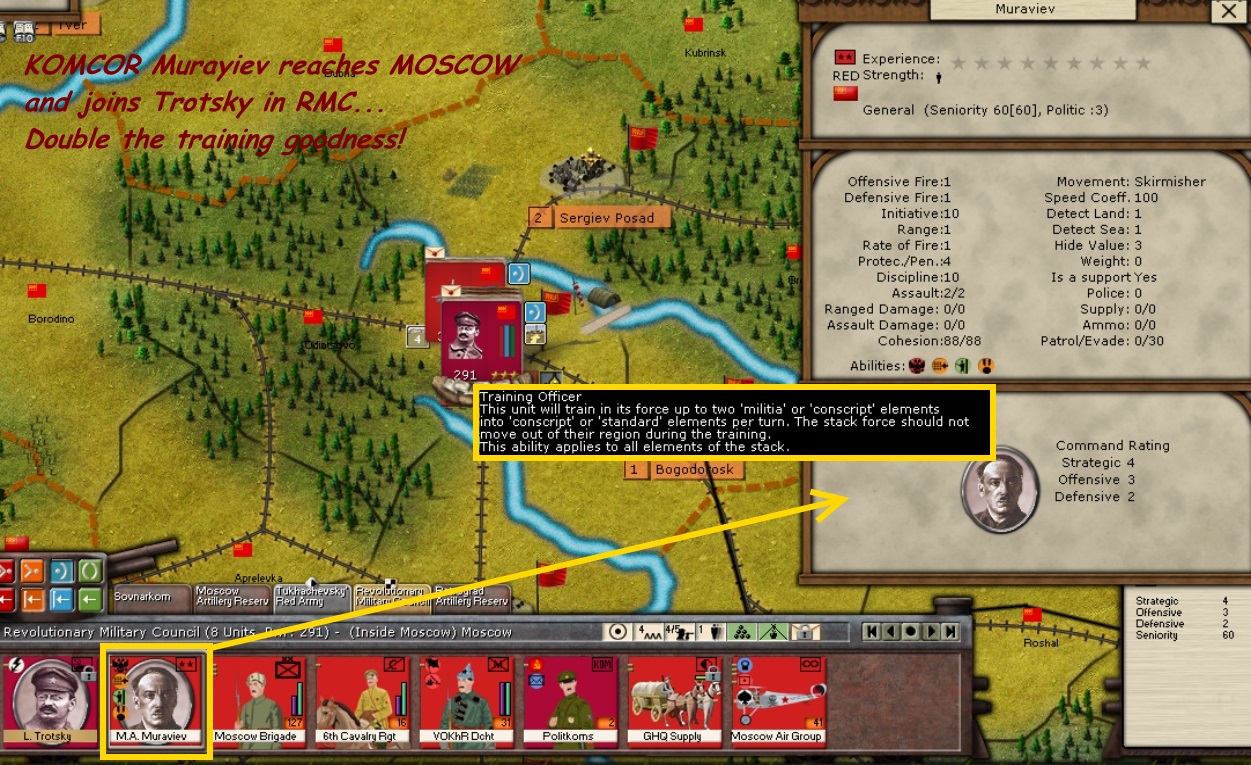
Task: Choose the orange offensive posture button
Action: coord(33,571)
